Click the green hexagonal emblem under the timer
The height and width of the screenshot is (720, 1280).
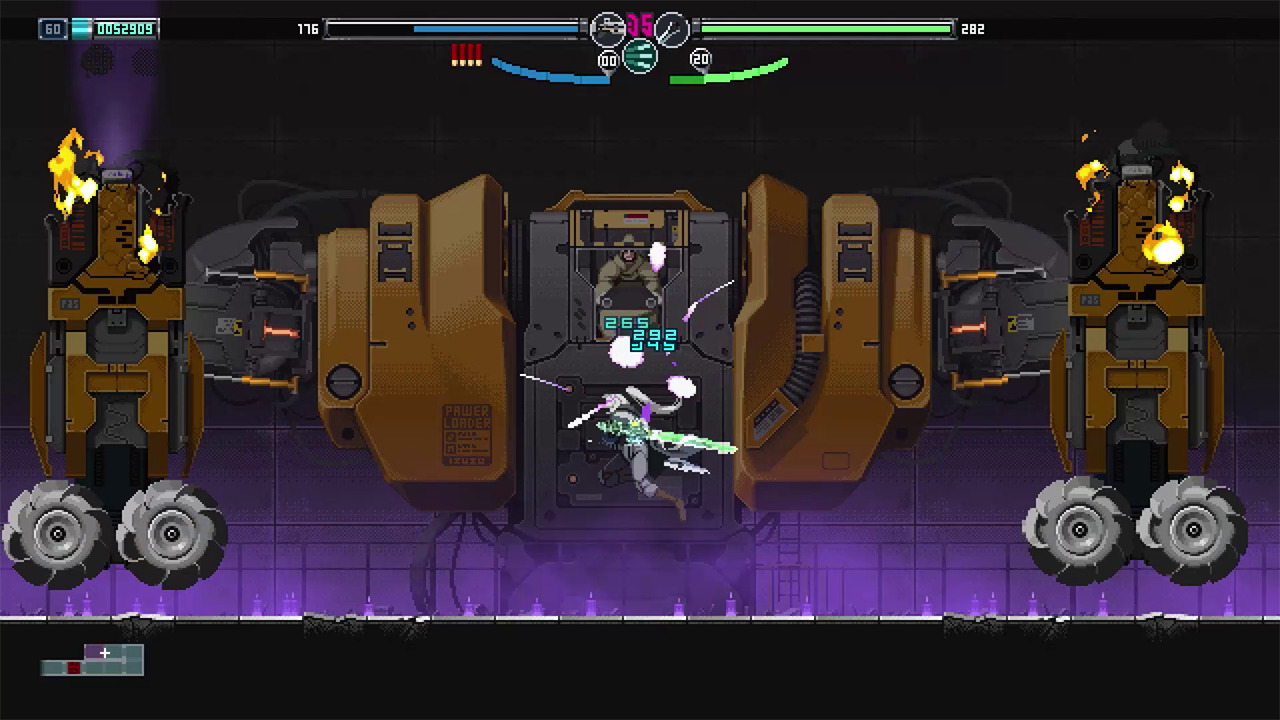(638, 58)
